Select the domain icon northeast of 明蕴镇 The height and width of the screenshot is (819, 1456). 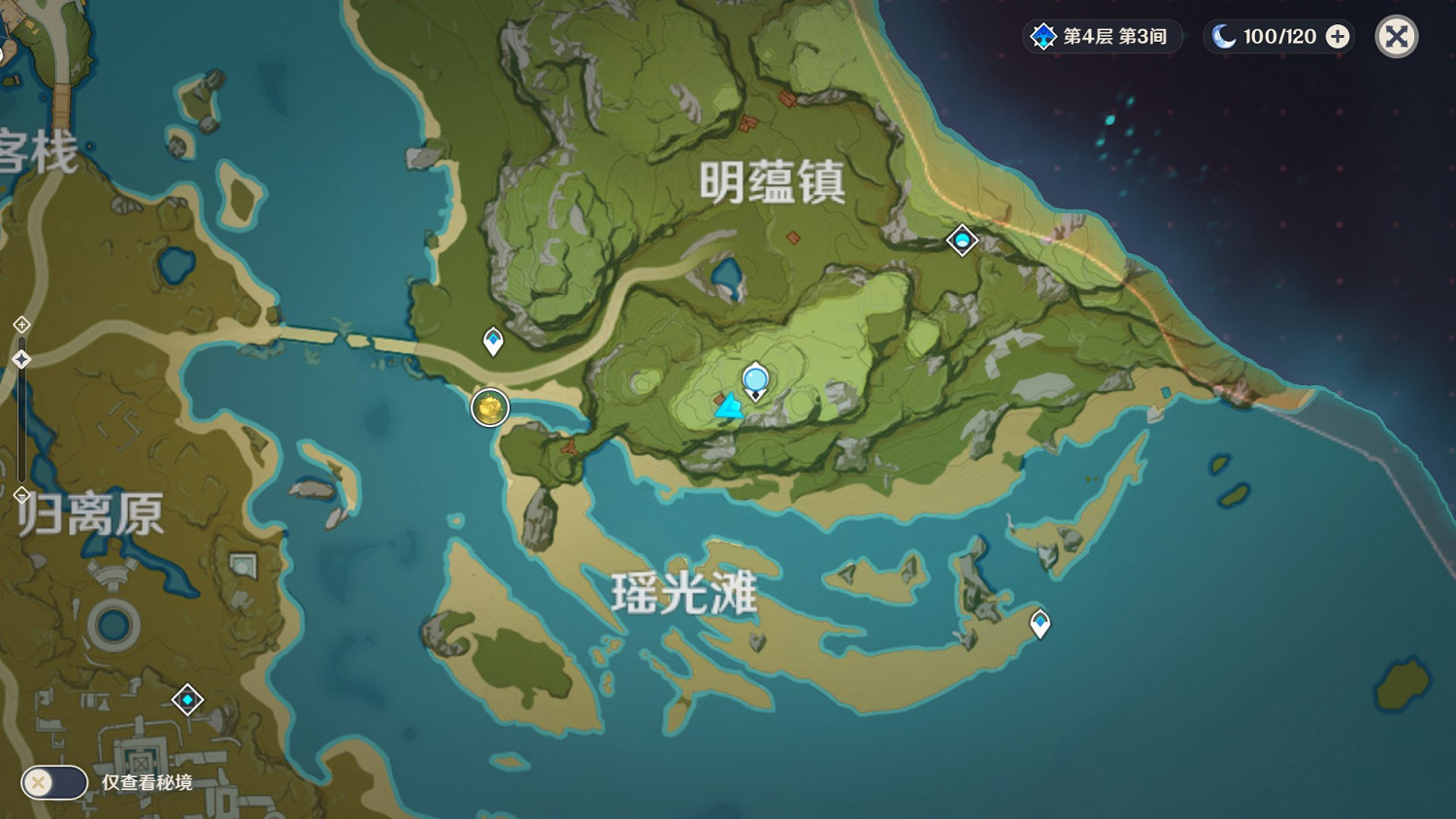pyautogui.click(x=961, y=241)
